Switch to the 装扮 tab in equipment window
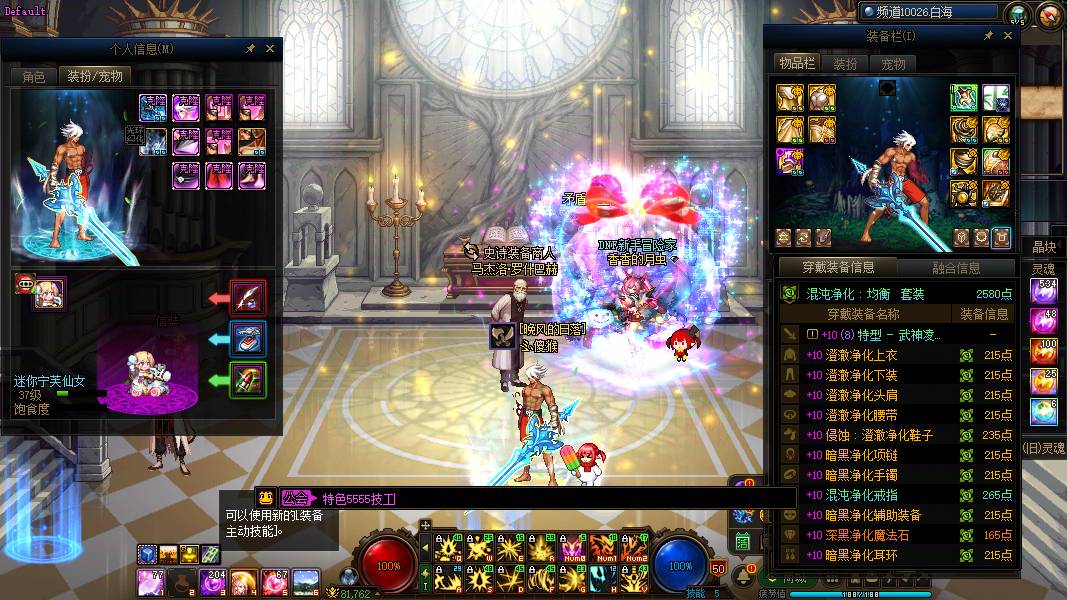 [845, 63]
